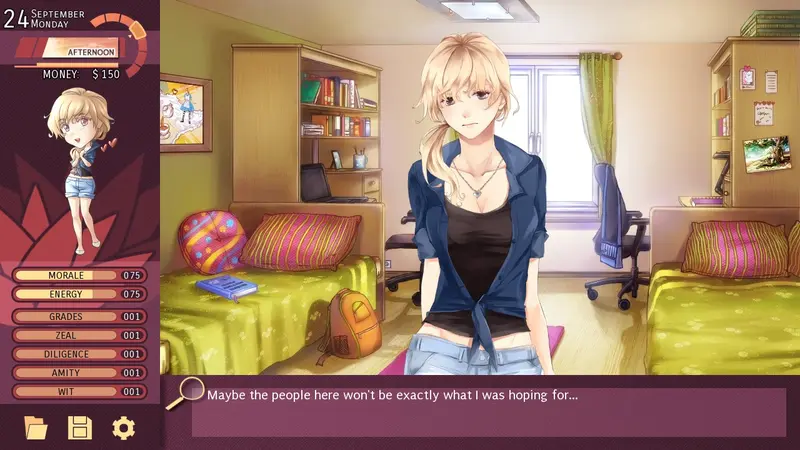800x450 pixels.
Task: Open the load game folder icon
Action: tap(36, 428)
